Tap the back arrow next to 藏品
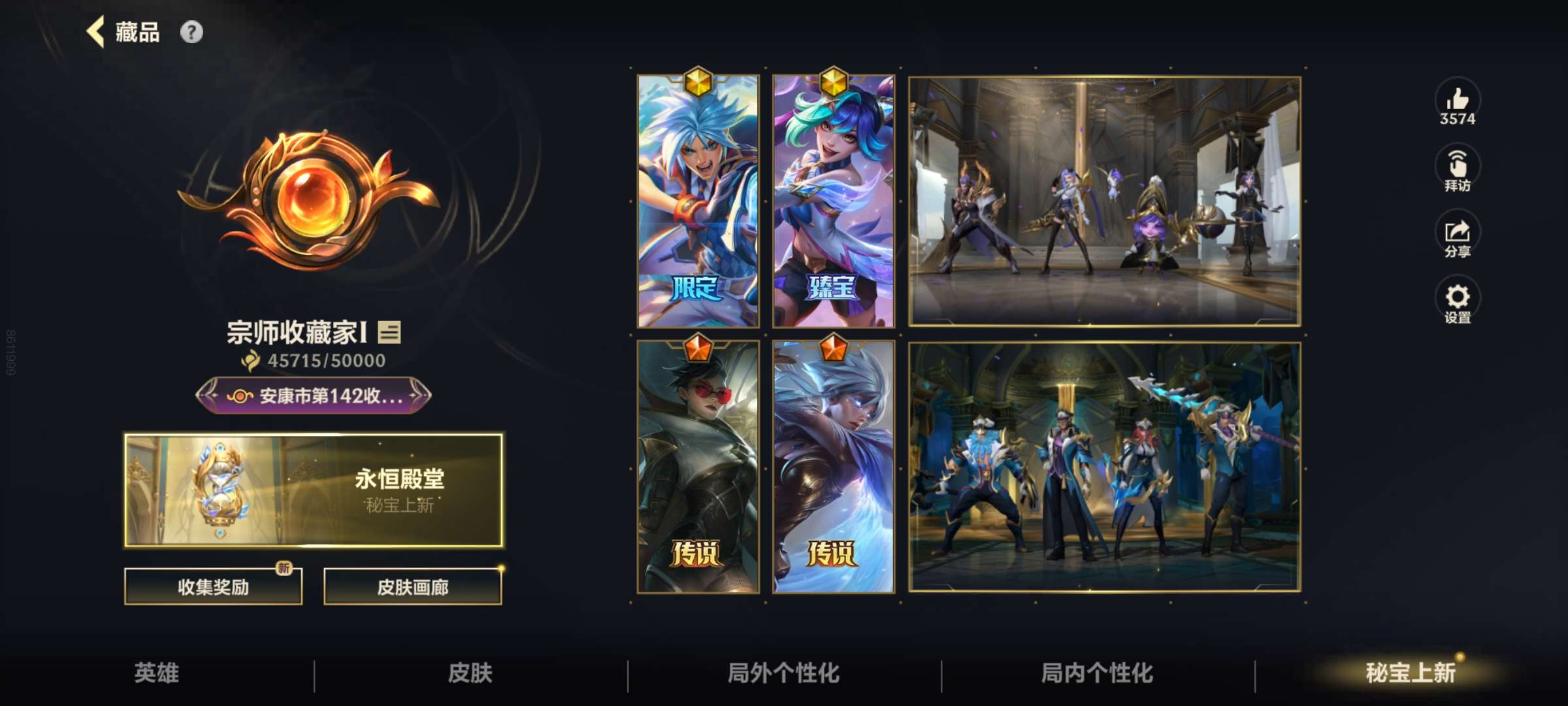 [x=95, y=32]
